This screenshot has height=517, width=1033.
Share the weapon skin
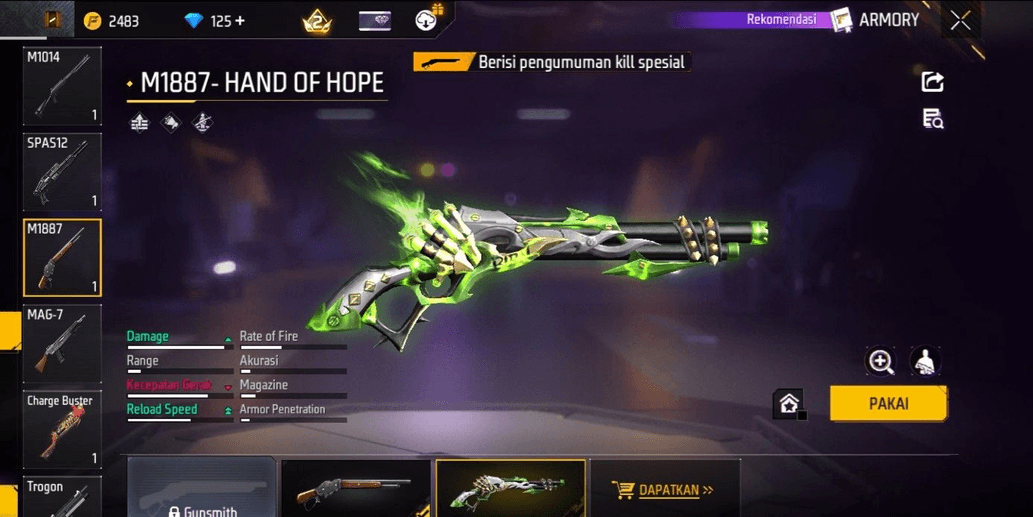click(x=932, y=82)
